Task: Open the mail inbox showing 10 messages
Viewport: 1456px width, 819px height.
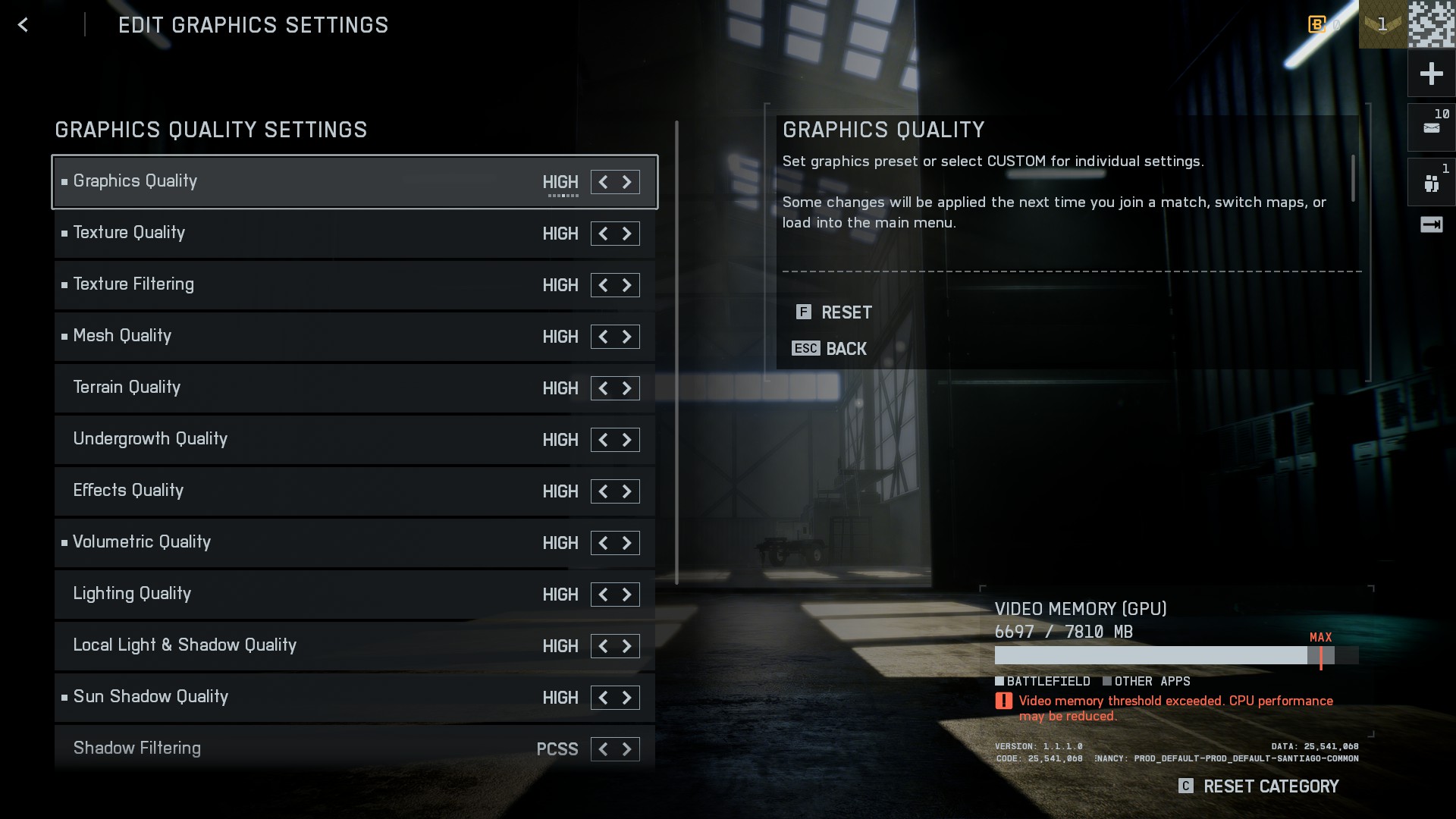Action: click(x=1431, y=127)
